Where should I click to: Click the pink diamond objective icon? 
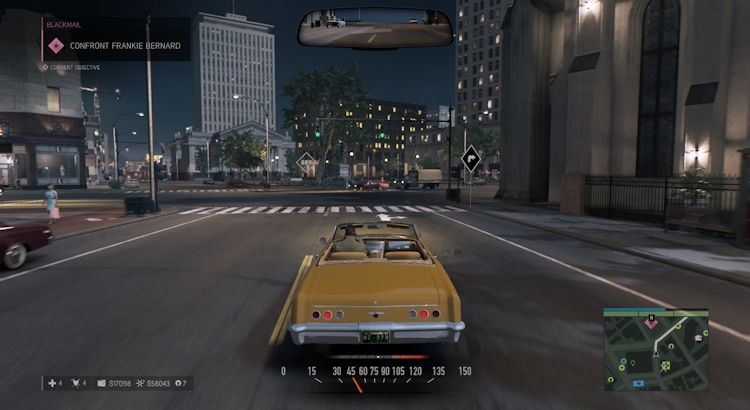[56, 45]
